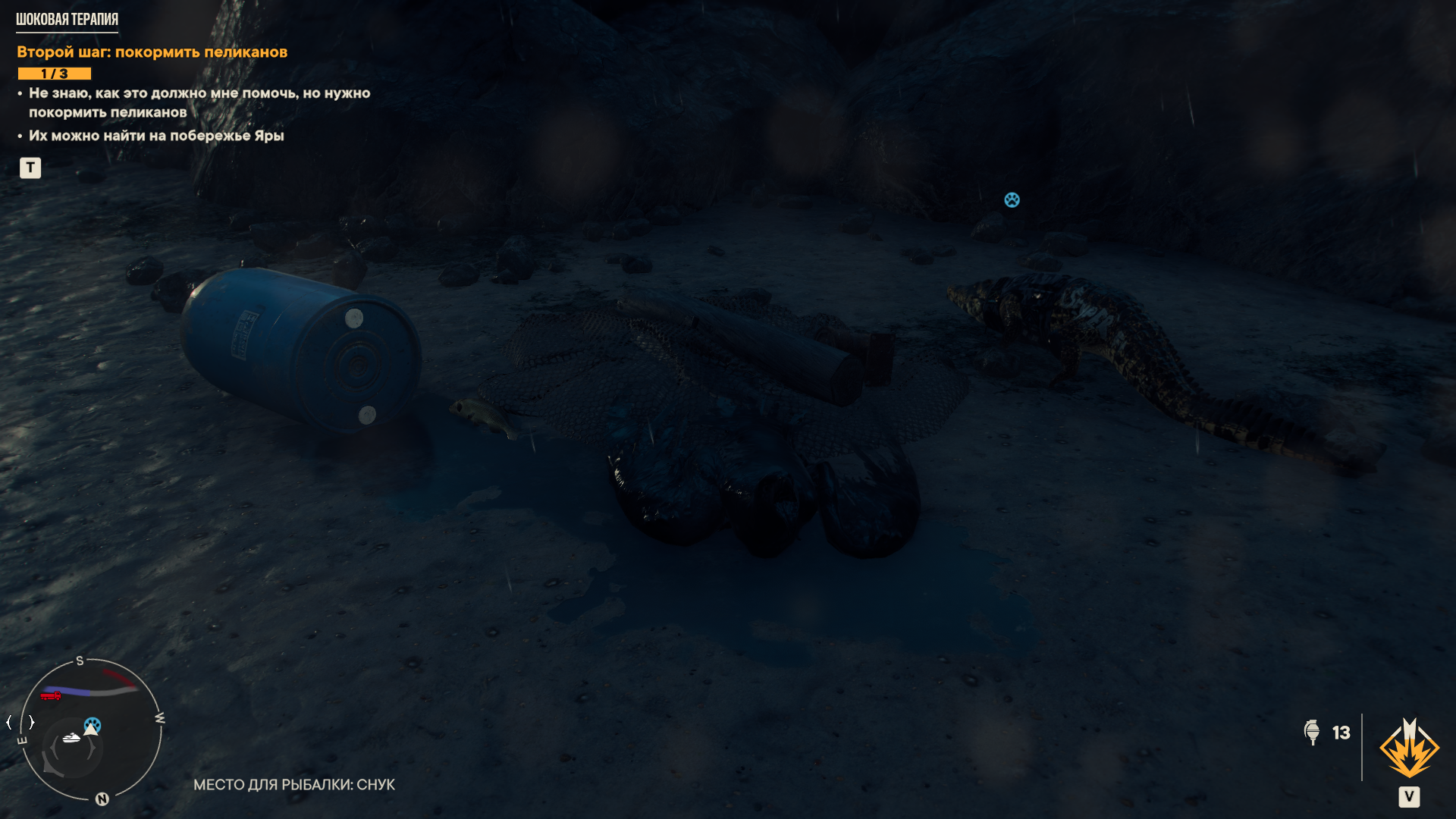Open the circular minimap
This screenshot has height=819, width=1456.
pyautogui.click(x=90, y=730)
